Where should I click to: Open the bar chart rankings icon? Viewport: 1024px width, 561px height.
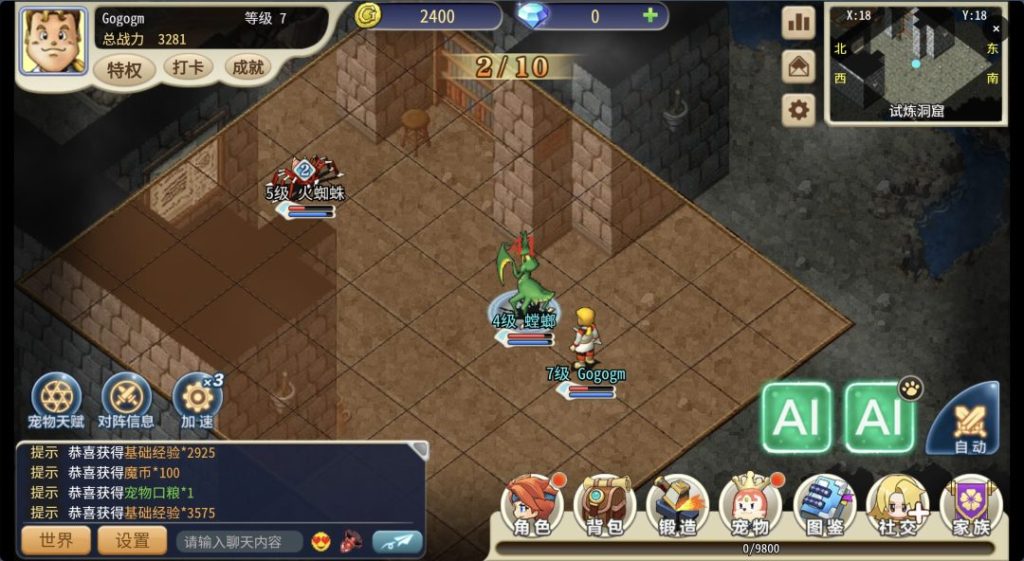coord(798,23)
